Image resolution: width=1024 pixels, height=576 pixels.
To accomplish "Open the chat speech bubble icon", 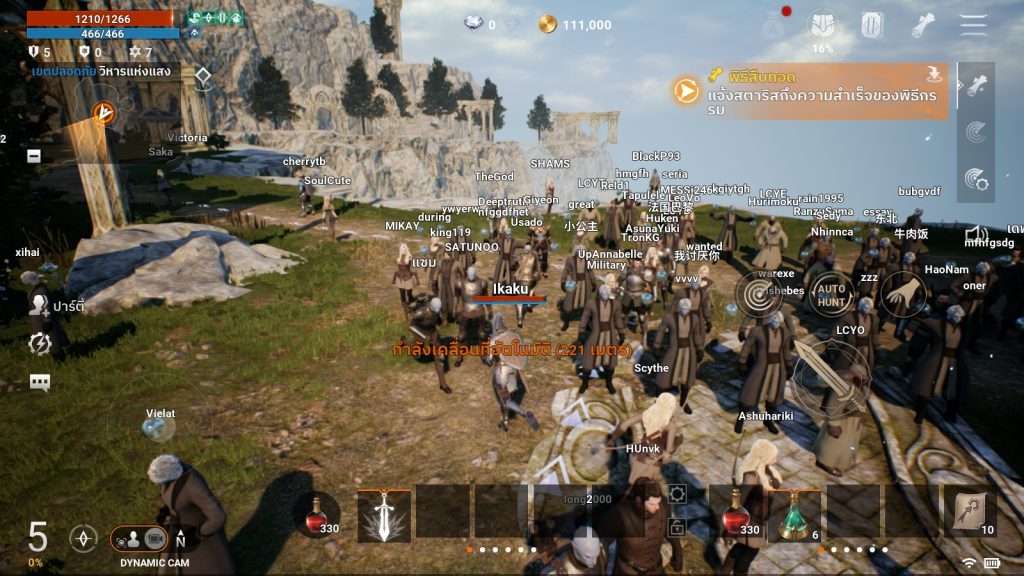I will pyautogui.click(x=40, y=382).
